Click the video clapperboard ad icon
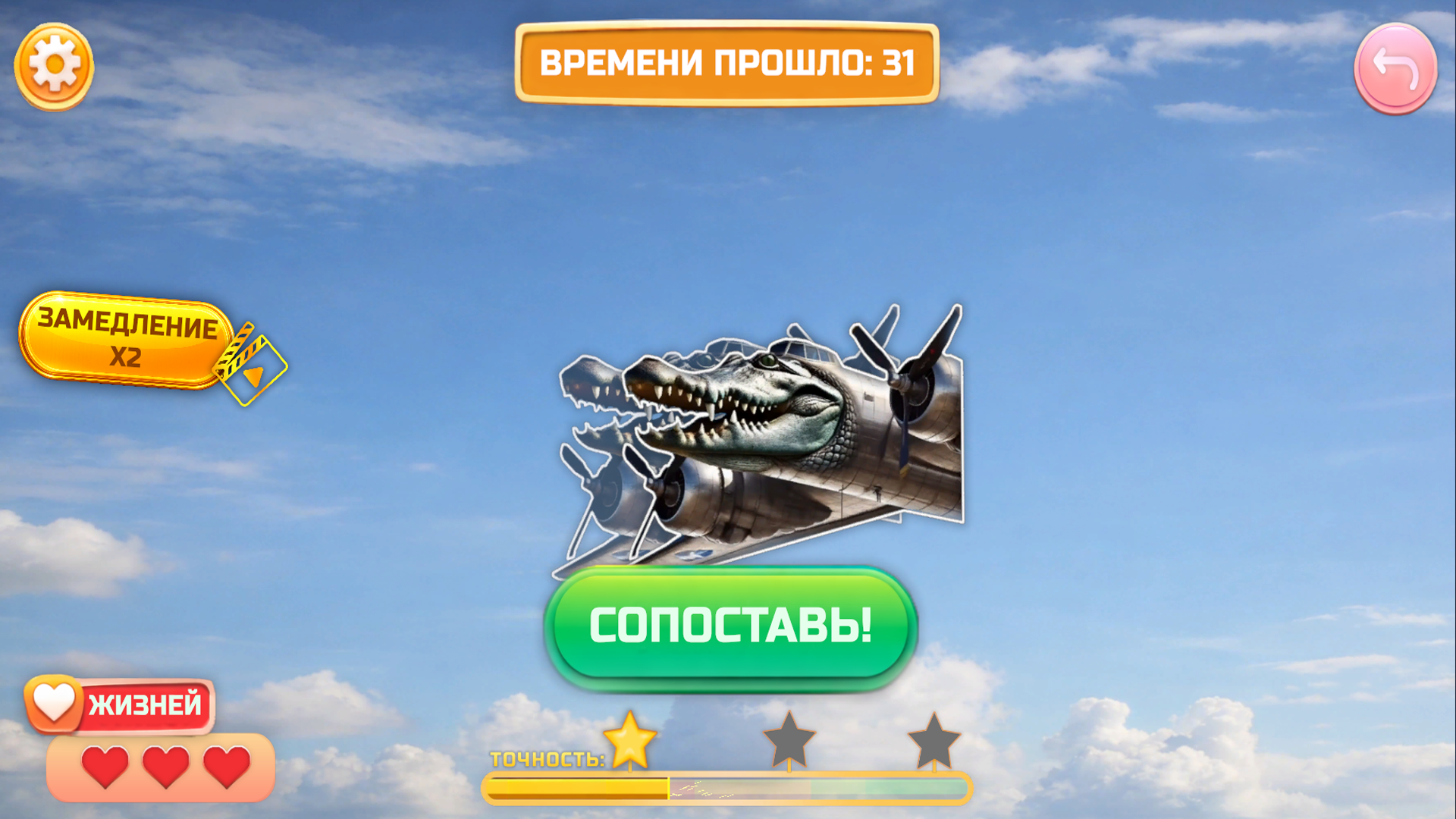This screenshot has height=819, width=1456. click(249, 364)
